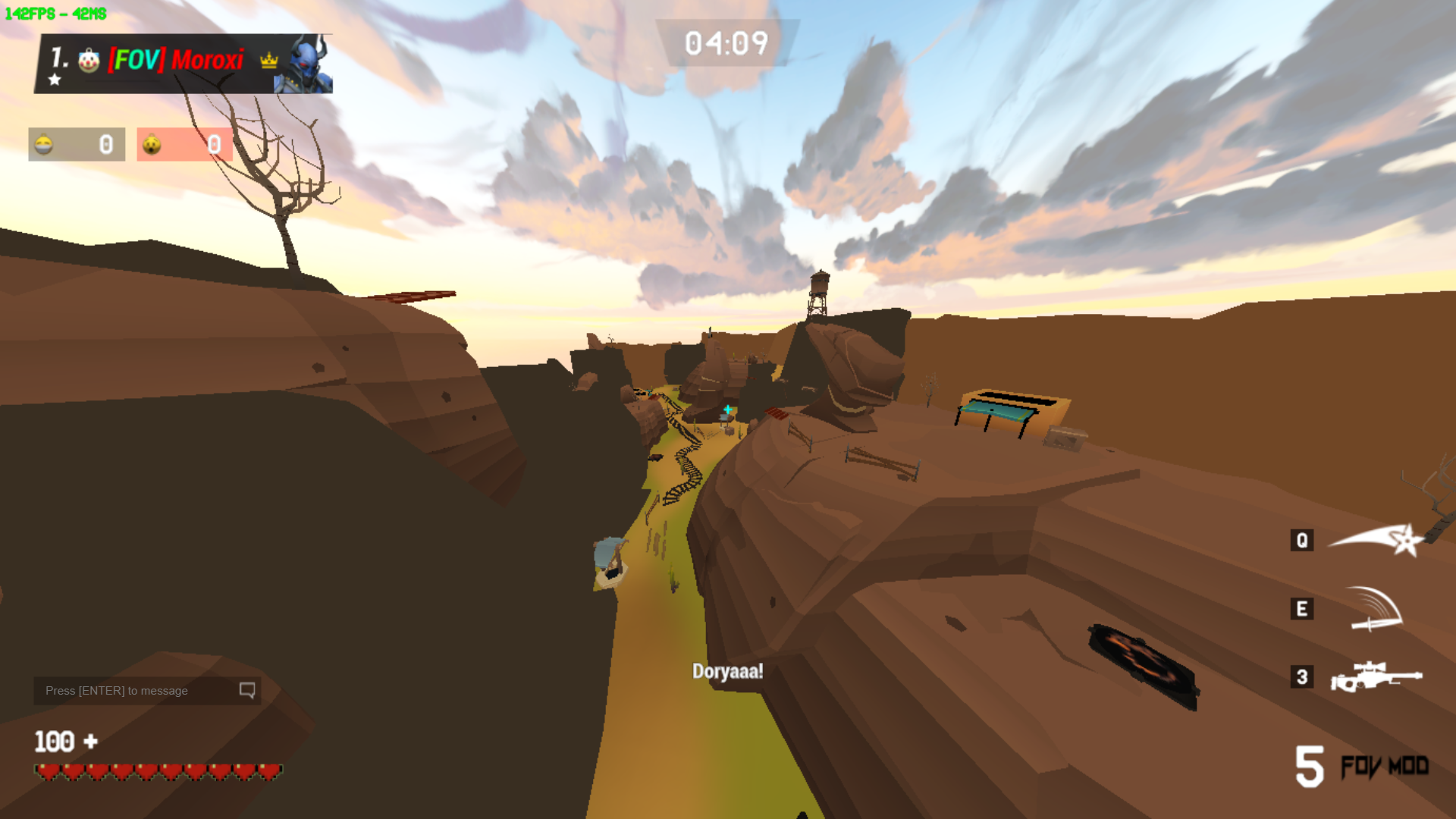Click the match timer showing 04:09
This screenshot has width=1456, height=819.
[x=726, y=43]
